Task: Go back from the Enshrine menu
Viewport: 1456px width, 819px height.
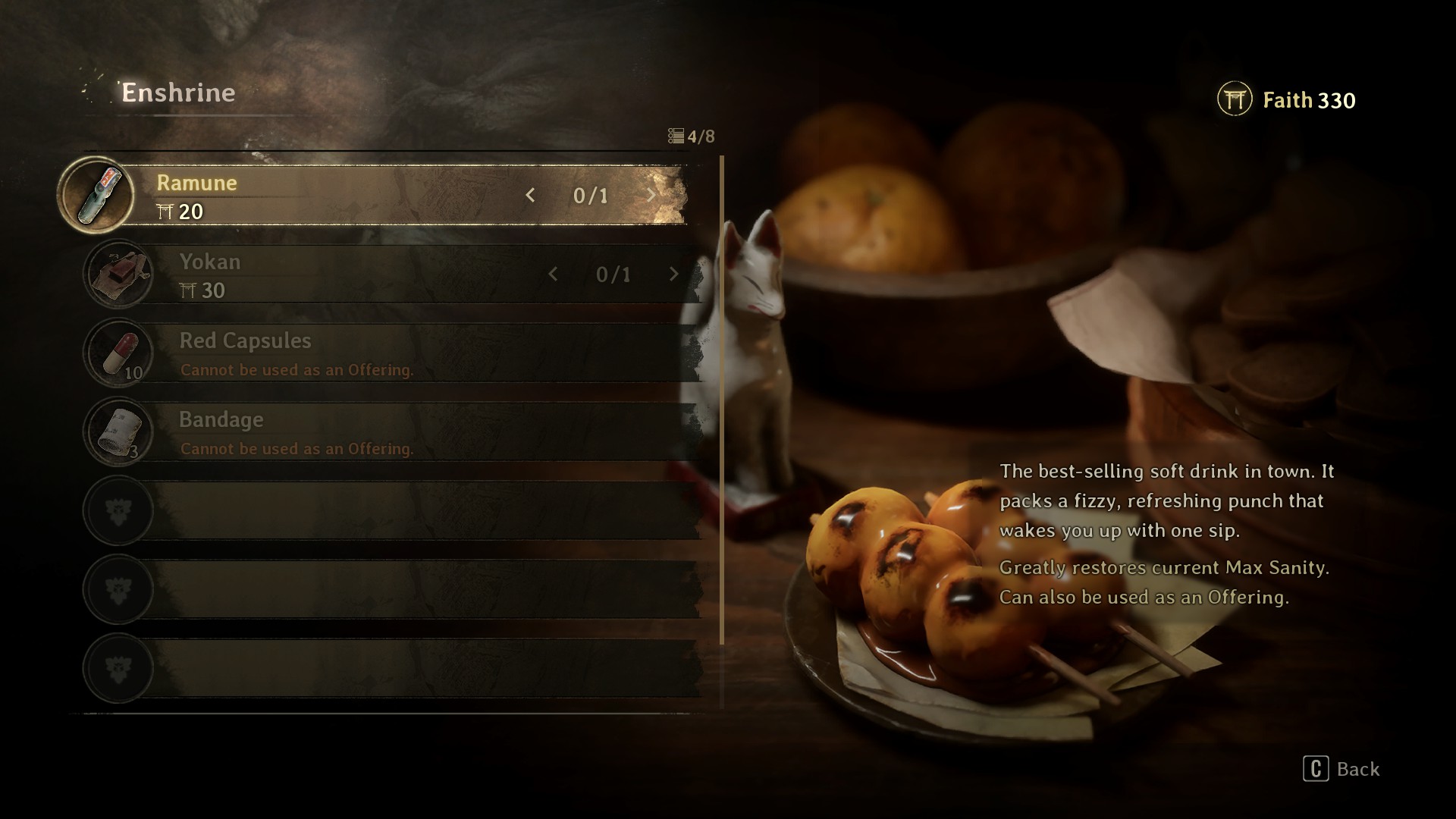Action: point(1341,769)
